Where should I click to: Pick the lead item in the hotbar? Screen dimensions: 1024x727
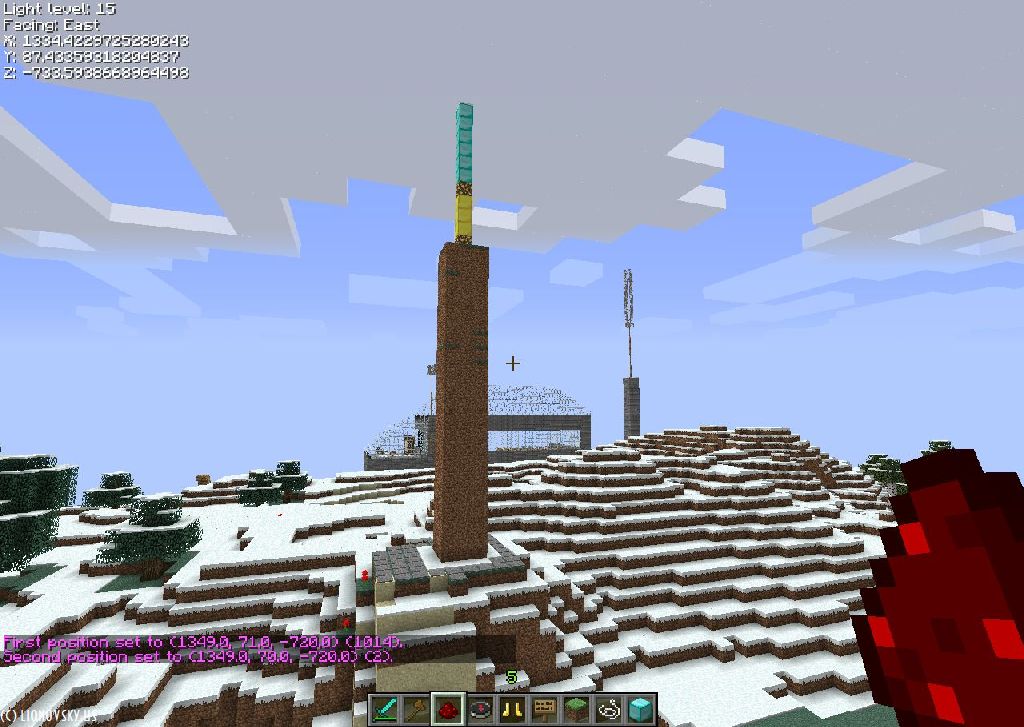tap(608, 709)
